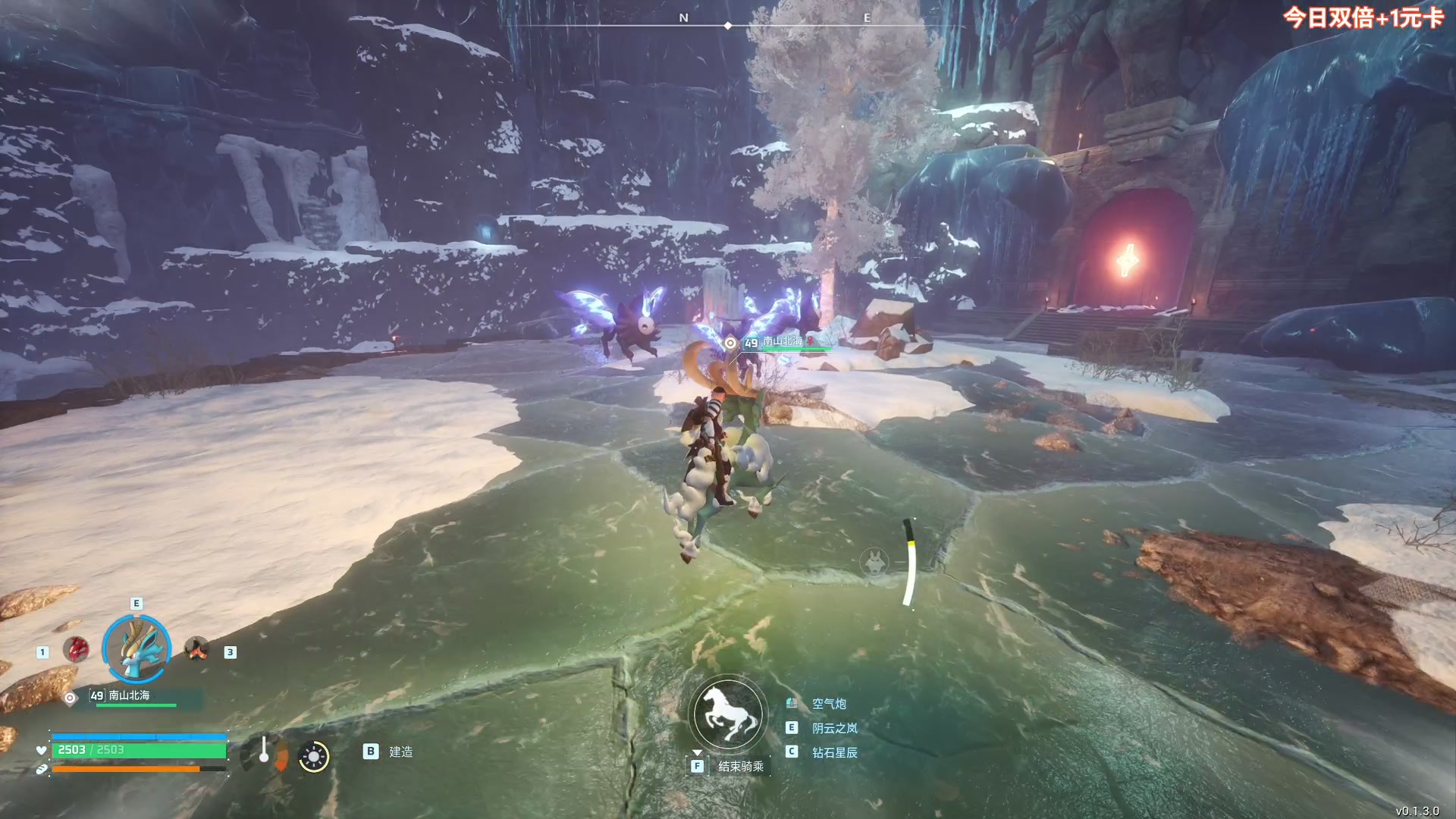Activate the 空气炮 skill

click(x=828, y=704)
